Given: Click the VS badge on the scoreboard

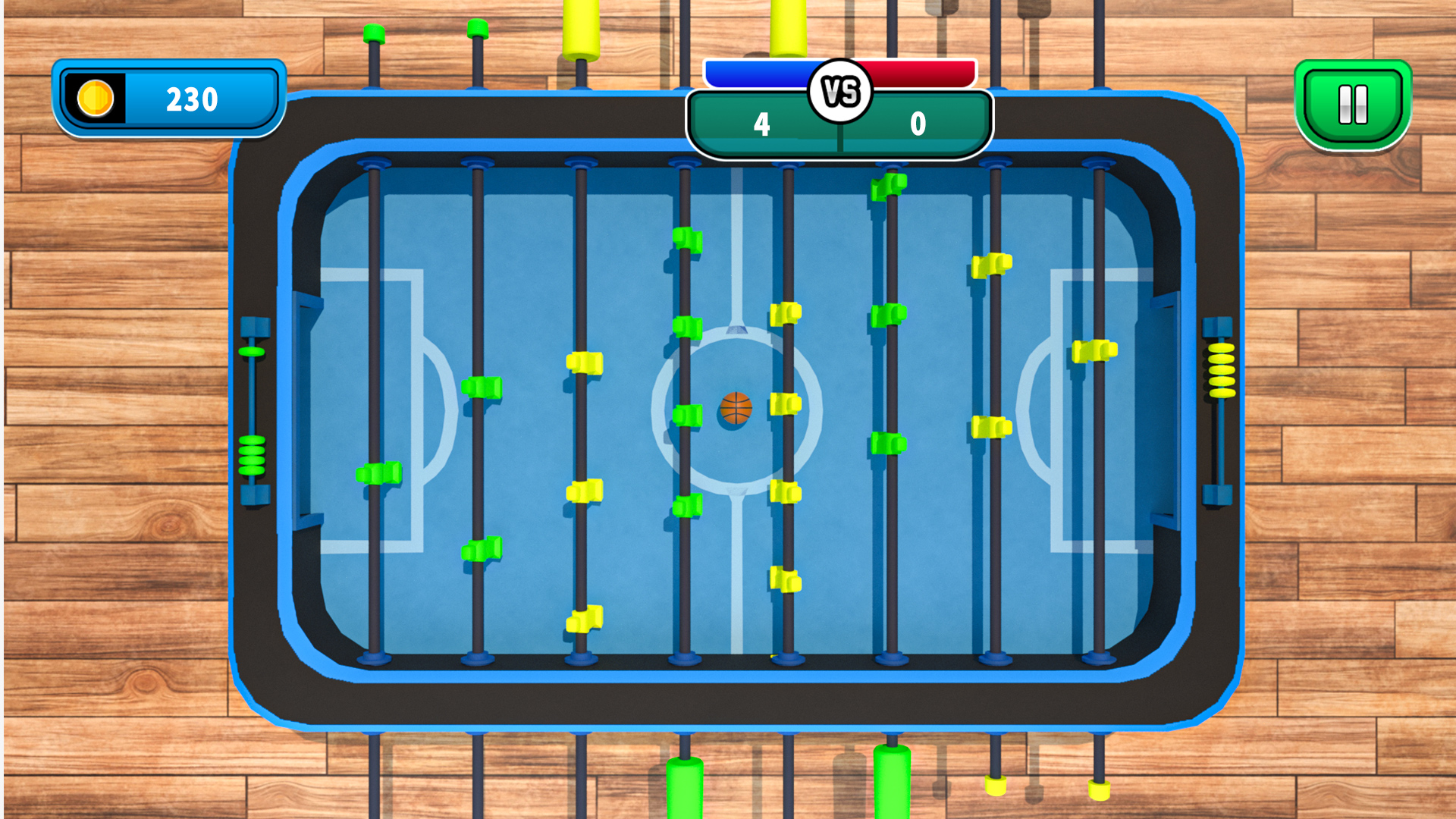Looking at the screenshot, I should pyautogui.click(x=839, y=89).
